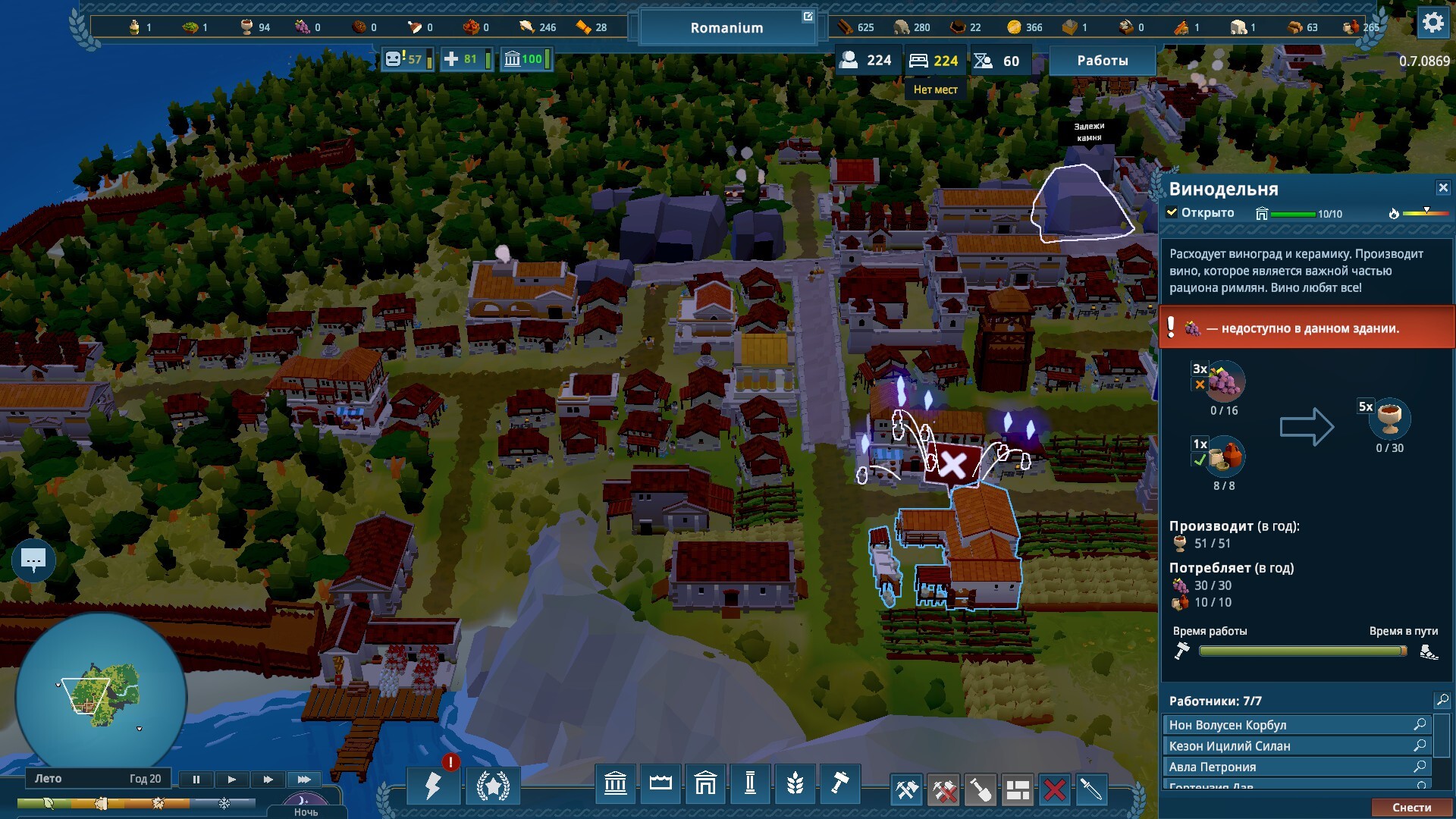
Task: Open the gear settings menu
Action: [x=1432, y=24]
